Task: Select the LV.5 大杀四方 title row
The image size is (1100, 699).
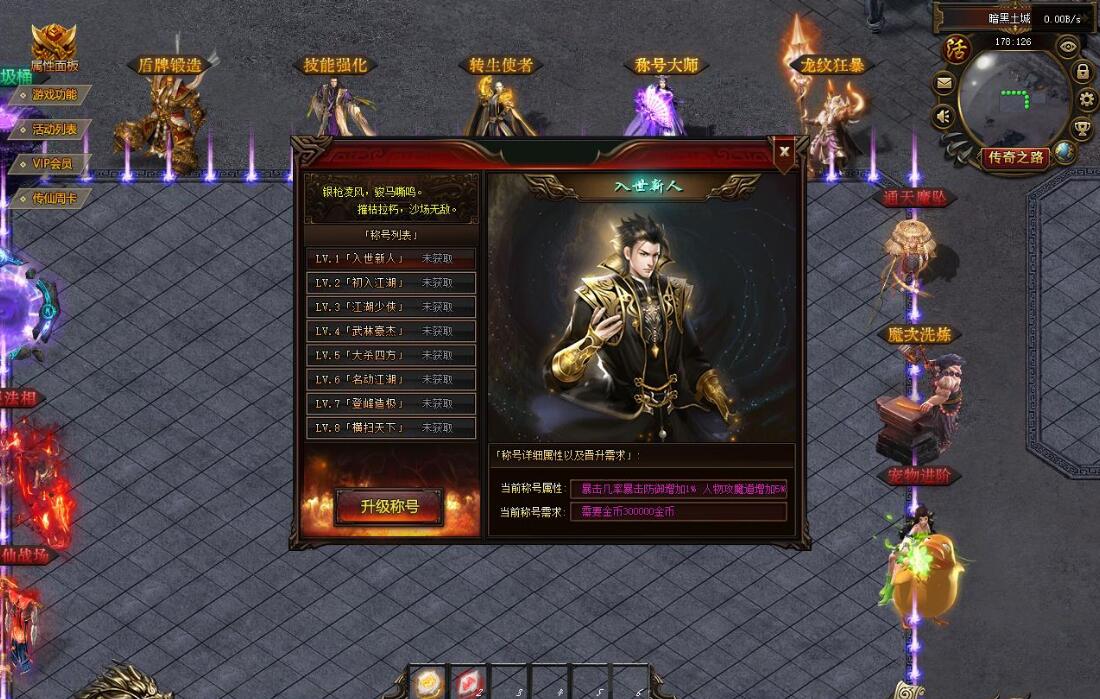Action: [x=390, y=355]
